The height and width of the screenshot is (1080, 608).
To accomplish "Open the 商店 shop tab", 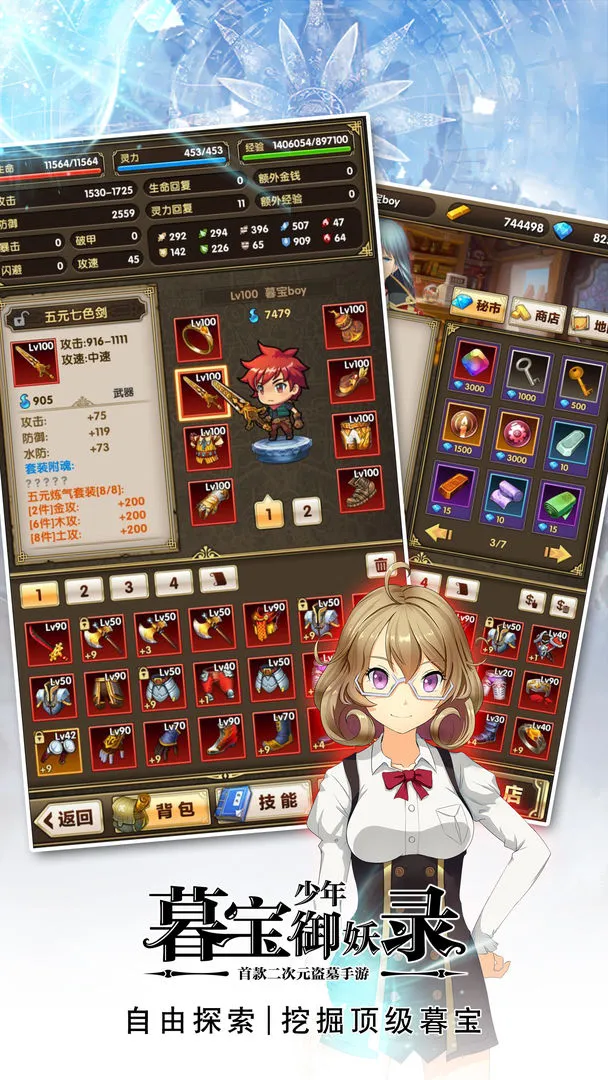I will [x=537, y=316].
